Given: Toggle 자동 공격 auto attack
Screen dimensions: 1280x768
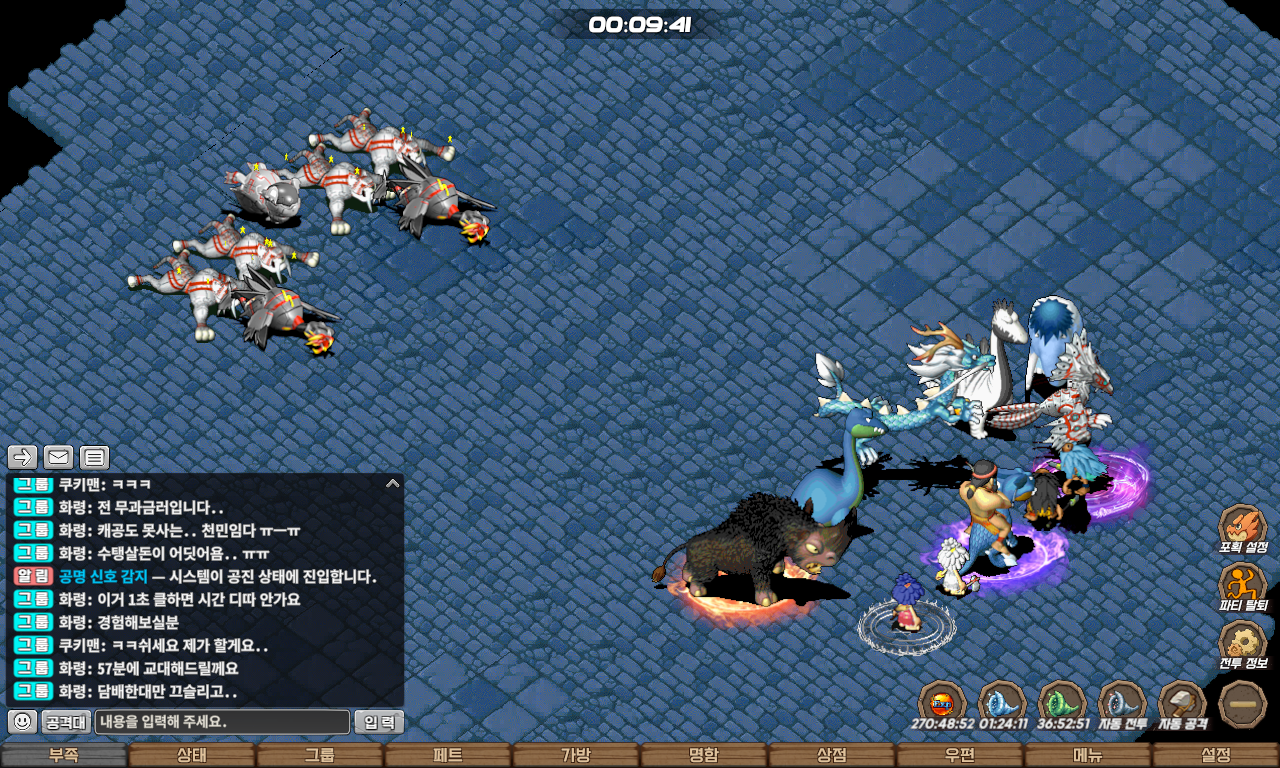Looking at the screenshot, I should (1182, 702).
